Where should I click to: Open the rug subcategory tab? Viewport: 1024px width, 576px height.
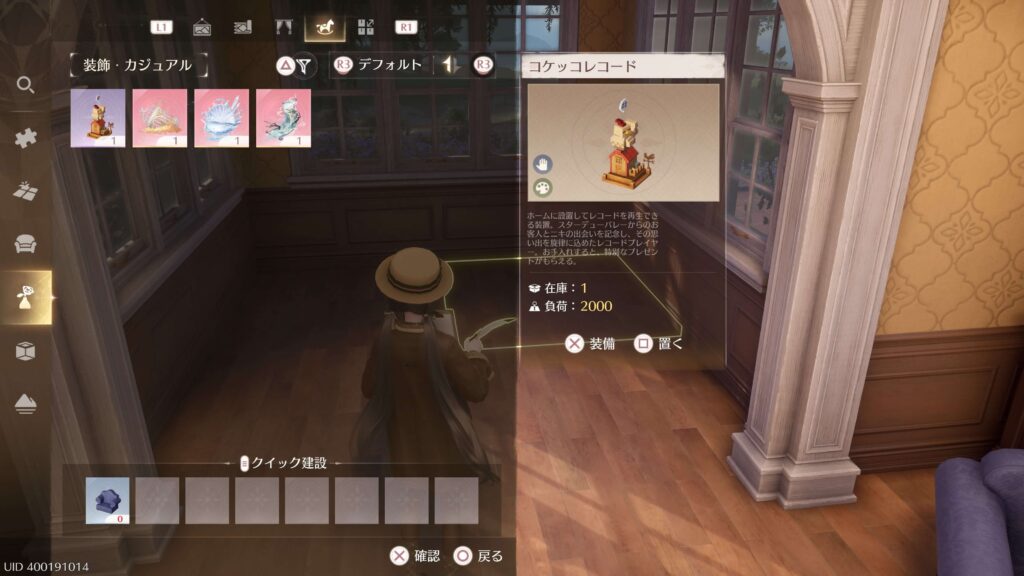point(242,27)
